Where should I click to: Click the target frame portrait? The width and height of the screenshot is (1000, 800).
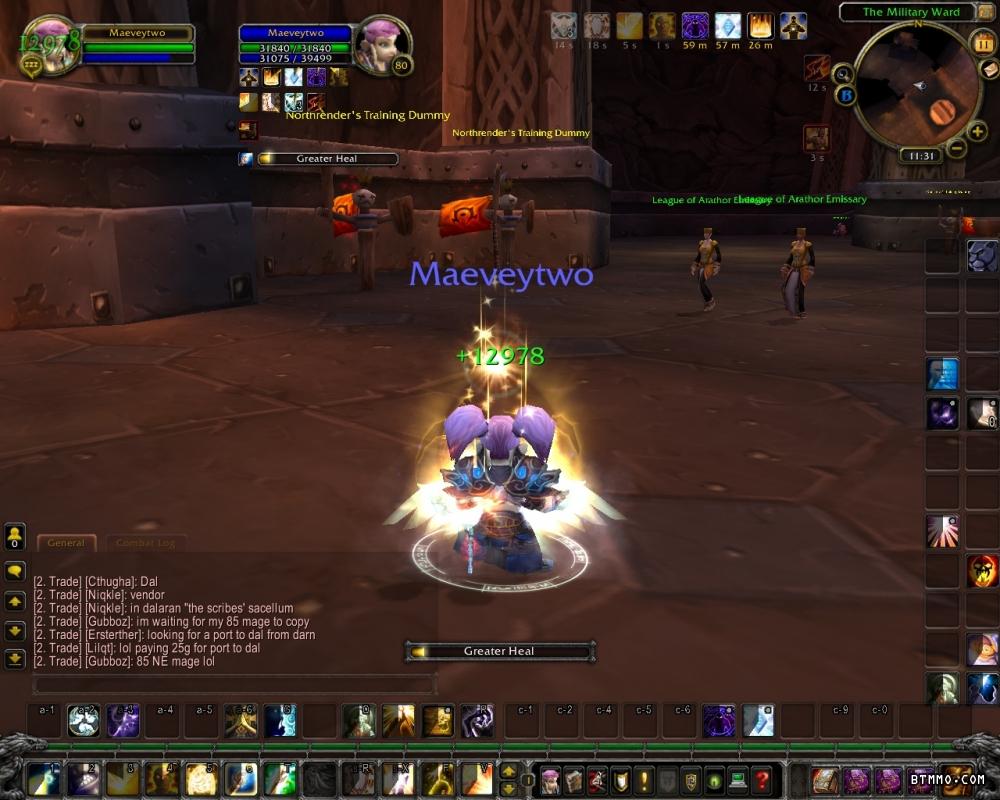click(381, 46)
